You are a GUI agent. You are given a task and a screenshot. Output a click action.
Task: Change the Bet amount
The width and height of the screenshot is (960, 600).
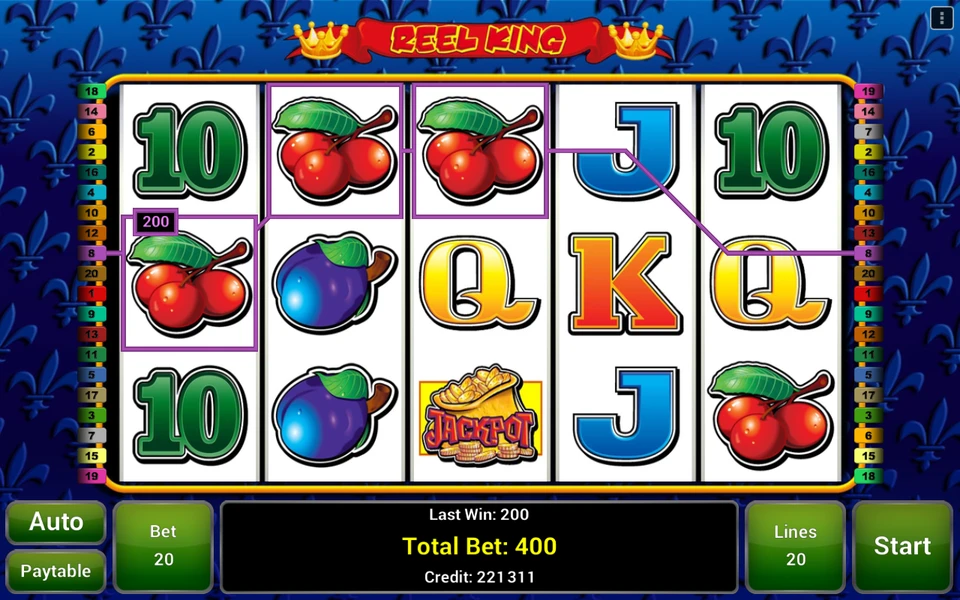coord(163,546)
